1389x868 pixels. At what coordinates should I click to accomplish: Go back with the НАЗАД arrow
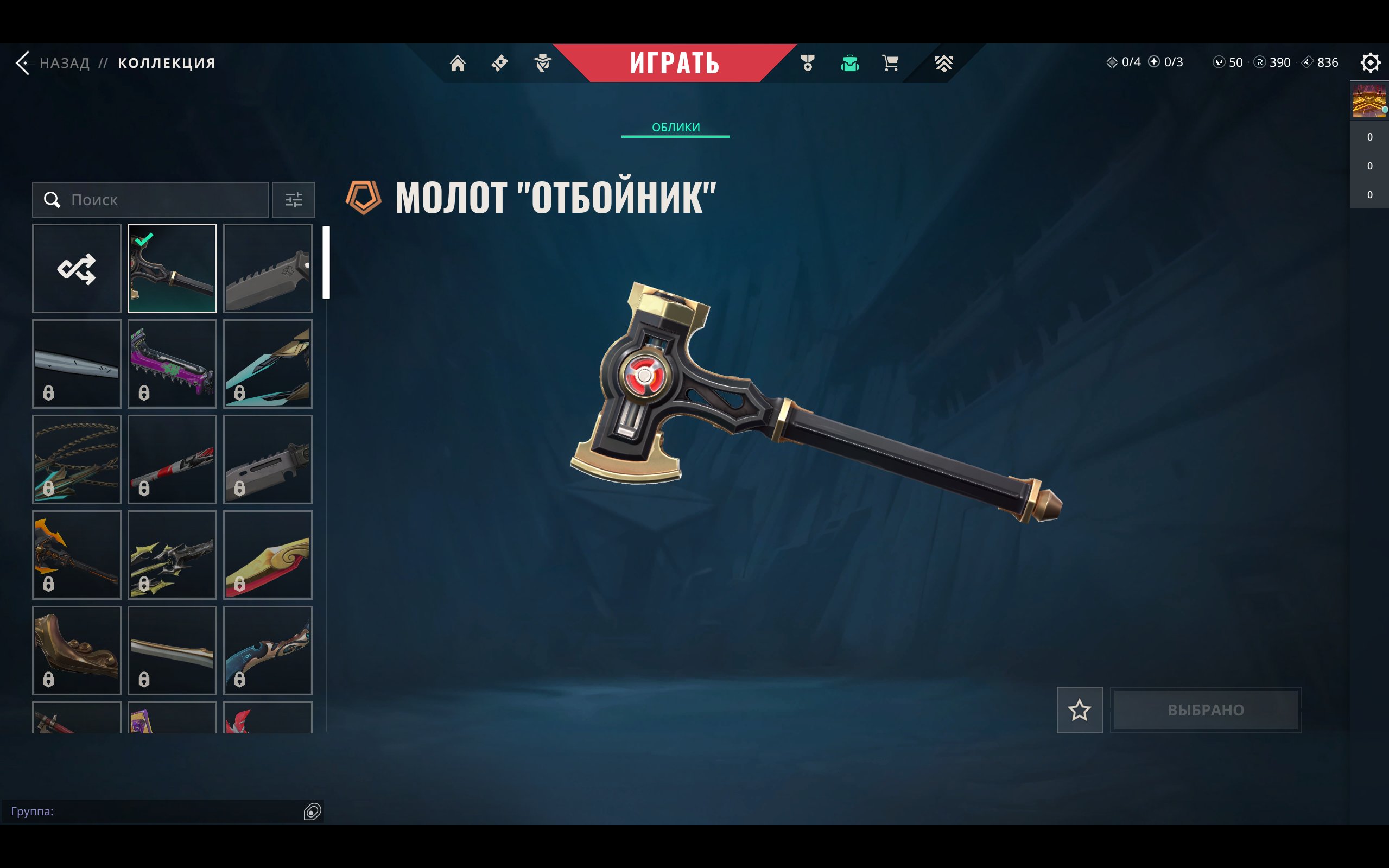[23, 62]
